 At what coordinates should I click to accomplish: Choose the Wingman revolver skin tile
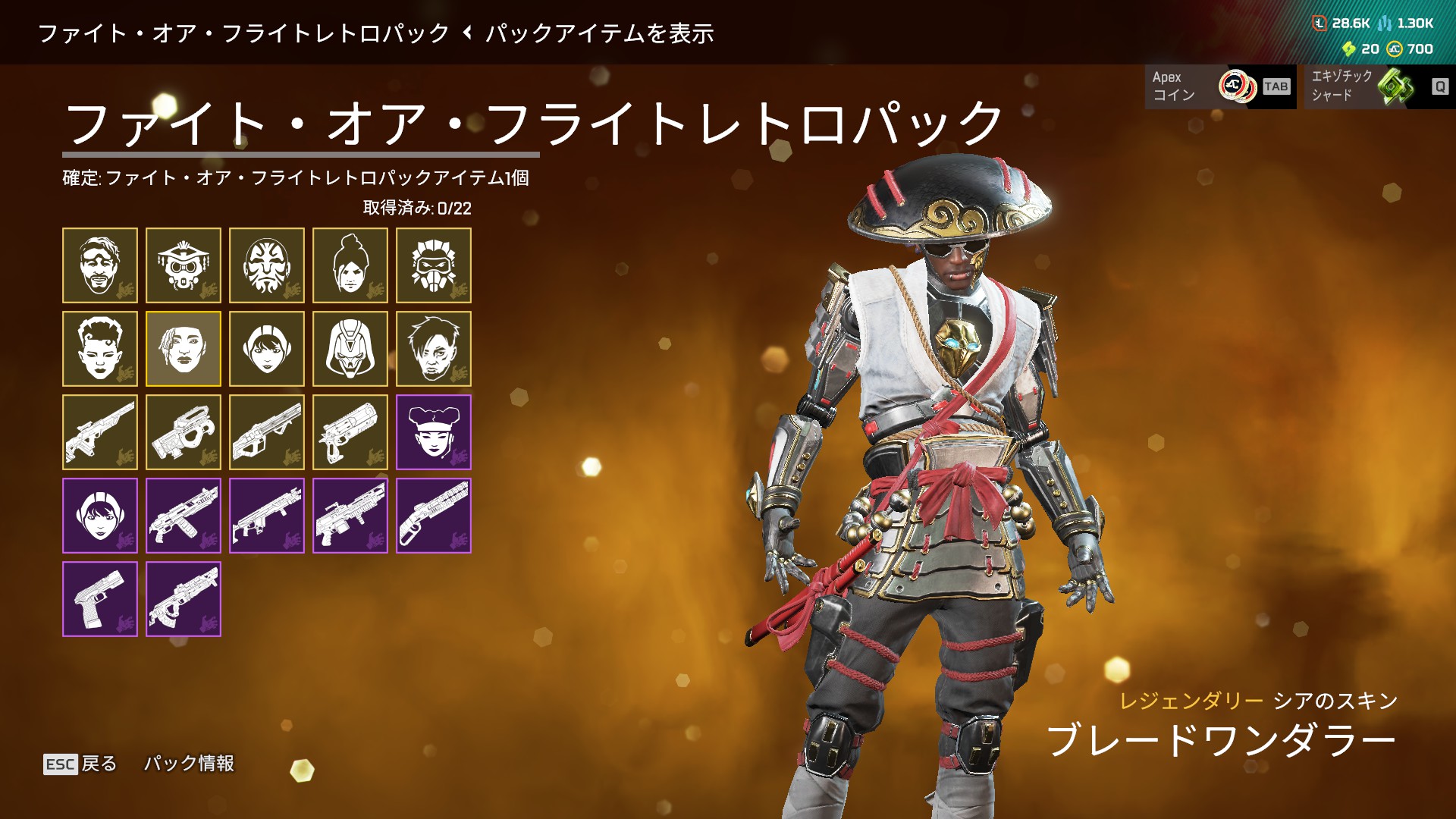[350, 432]
